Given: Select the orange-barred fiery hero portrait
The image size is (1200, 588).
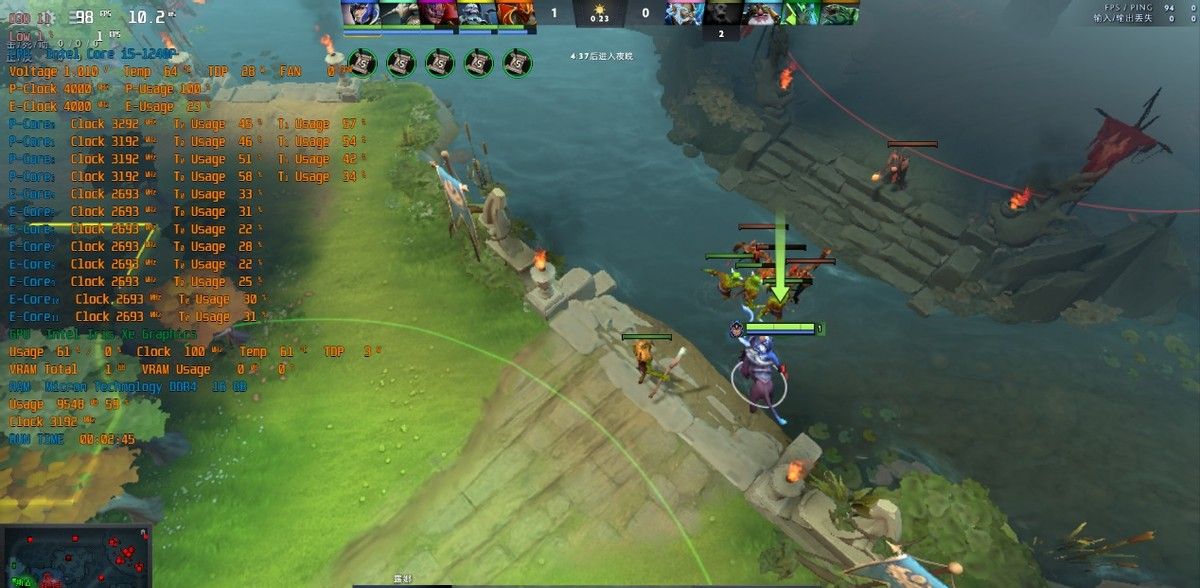Looking at the screenshot, I should tap(516, 13).
